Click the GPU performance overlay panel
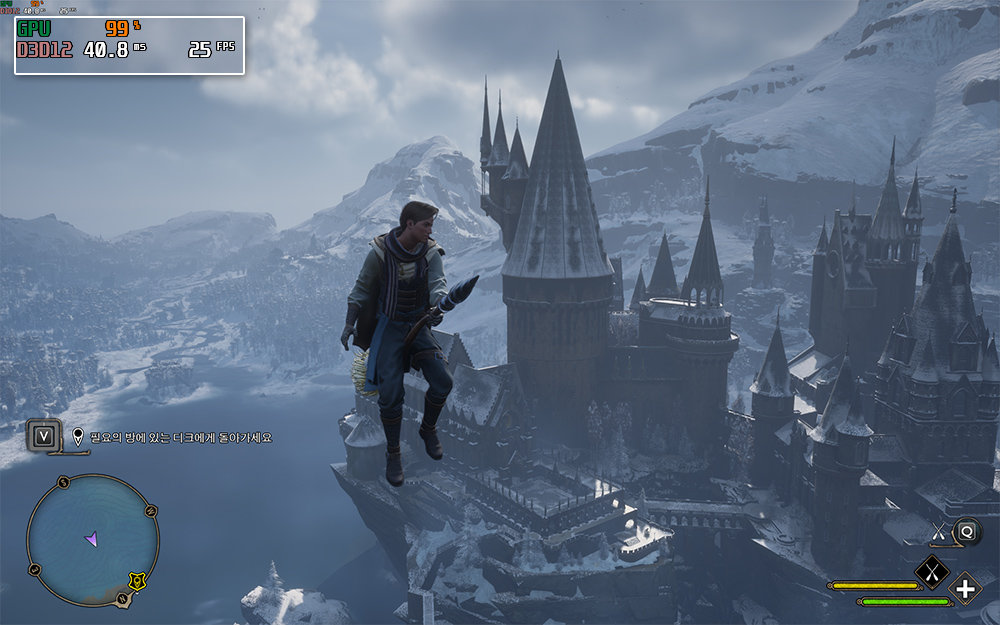The image size is (1000, 625). 129,45
